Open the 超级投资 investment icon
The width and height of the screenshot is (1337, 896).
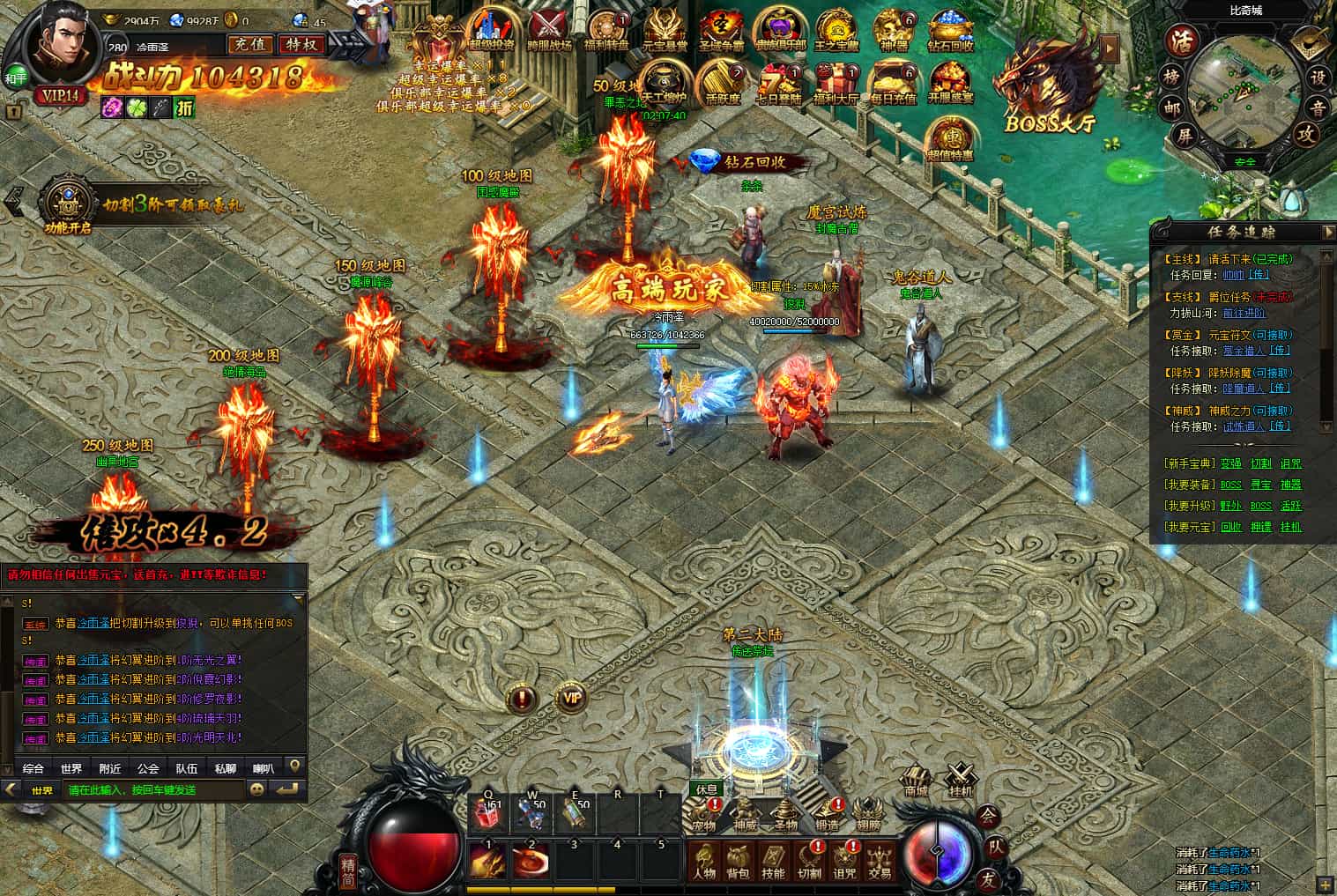tap(492, 30)
